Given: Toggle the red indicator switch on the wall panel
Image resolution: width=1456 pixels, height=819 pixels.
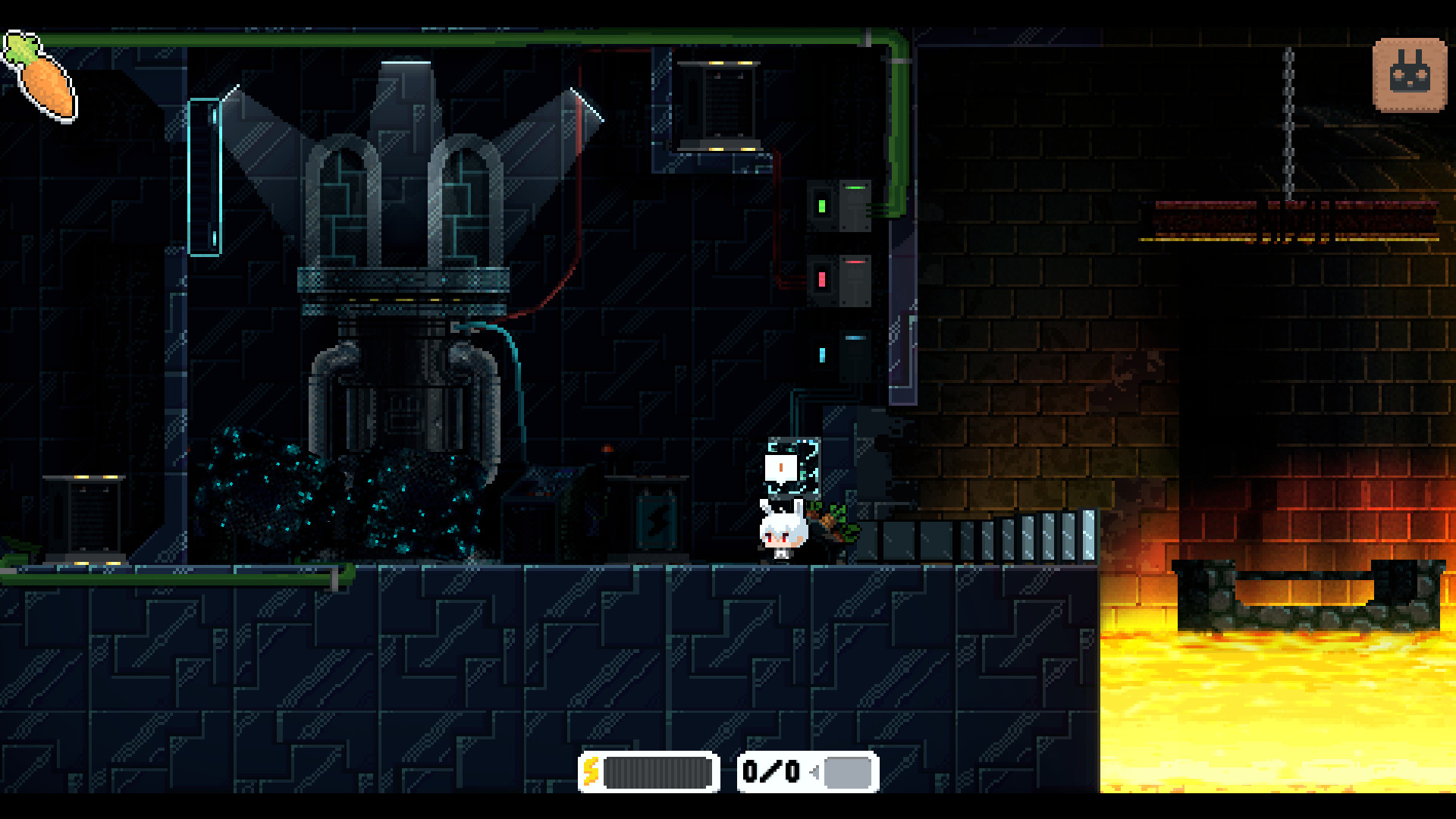Looking at the screenshot, I should pyautogui.click(x=821, y=278).
